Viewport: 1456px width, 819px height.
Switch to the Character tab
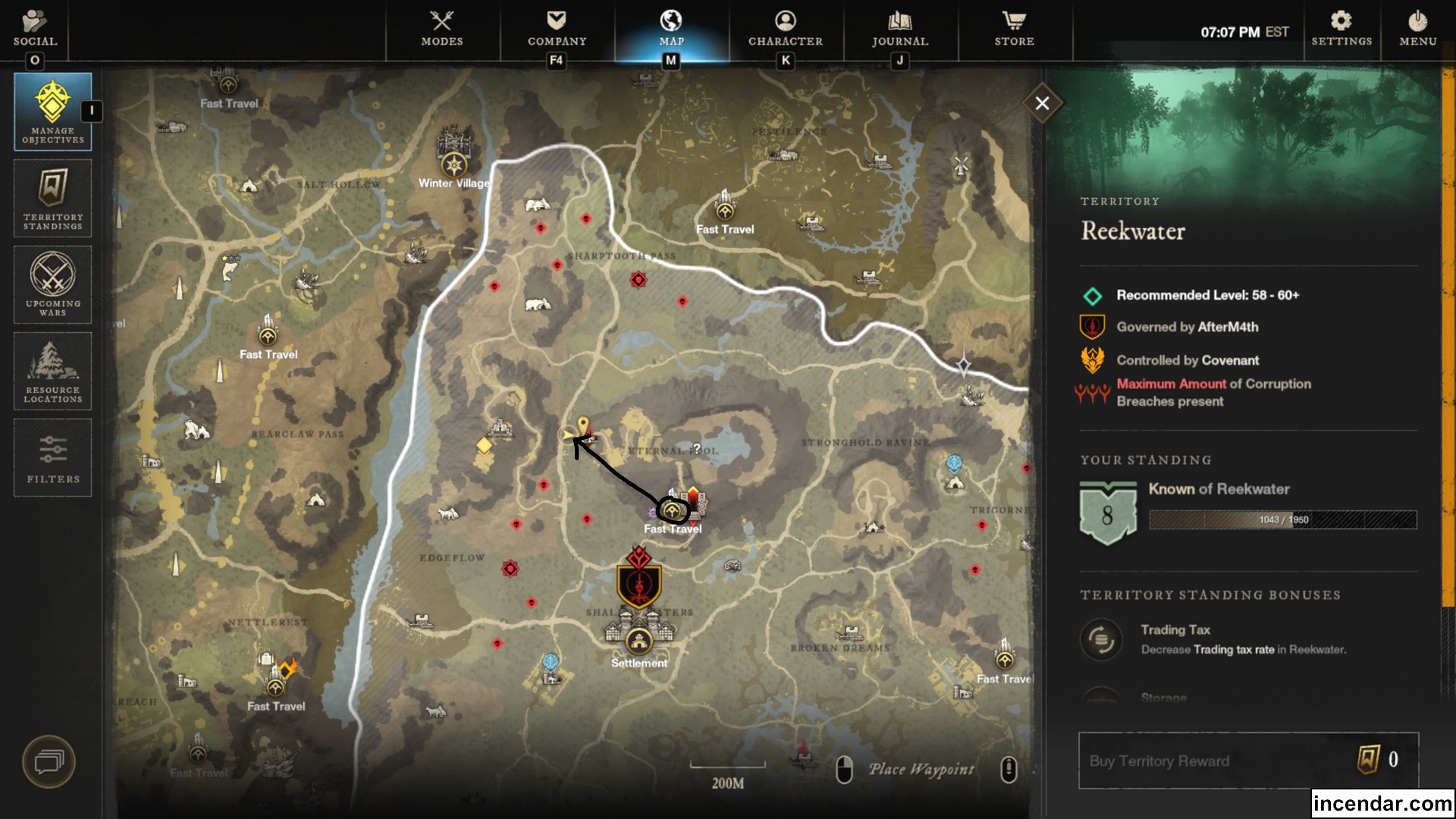(785, 30)
